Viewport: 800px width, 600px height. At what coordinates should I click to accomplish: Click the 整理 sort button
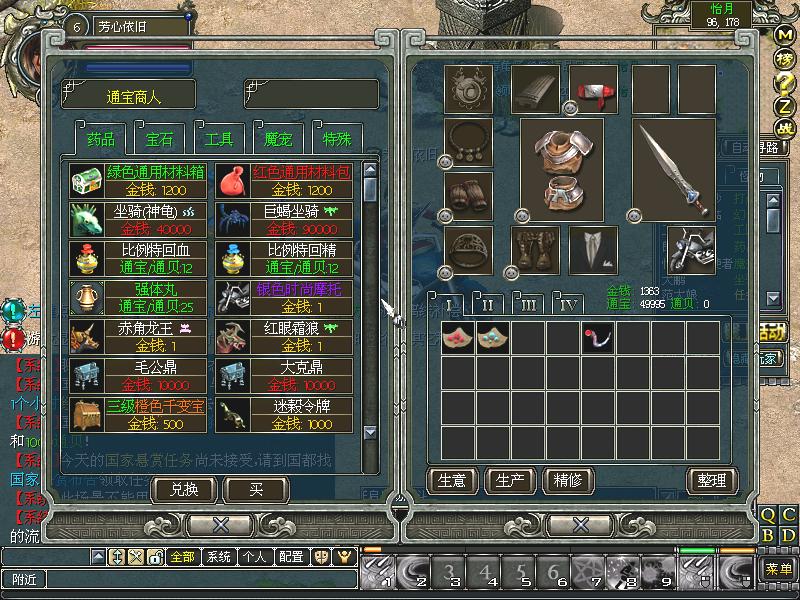(711, 480)
